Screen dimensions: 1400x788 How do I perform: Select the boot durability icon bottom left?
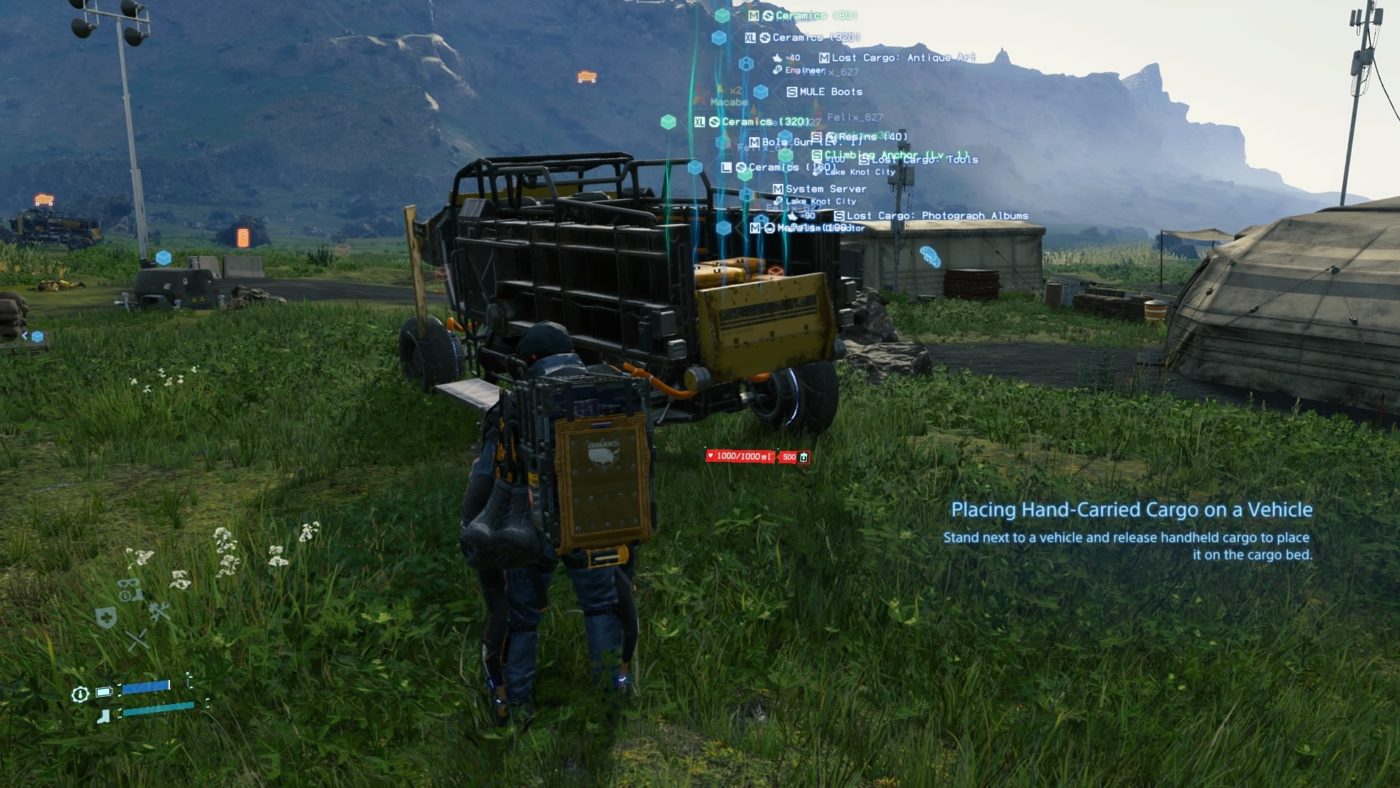(x=105, y=714)
